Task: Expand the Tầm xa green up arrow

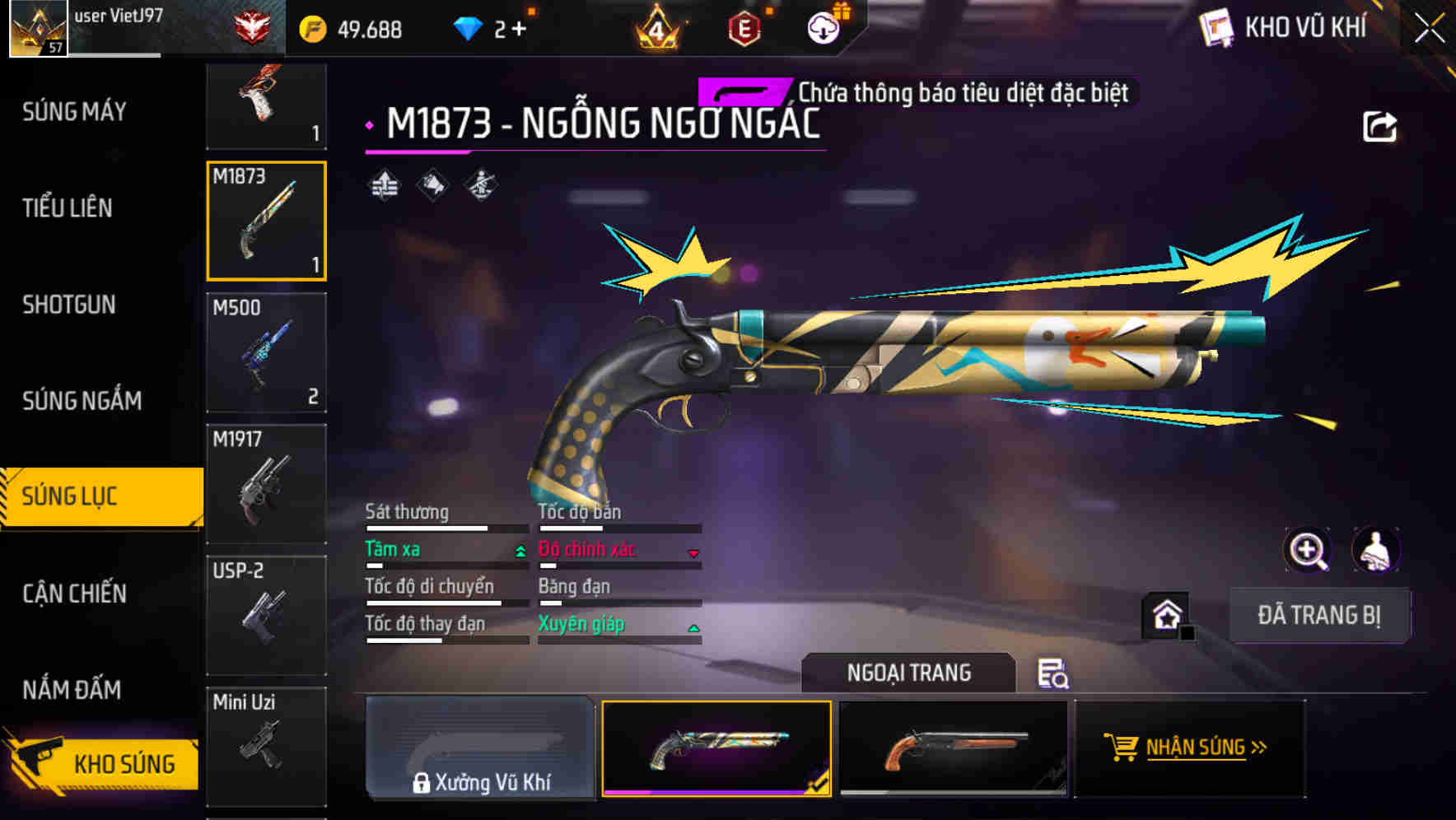Action: (519, 551)
